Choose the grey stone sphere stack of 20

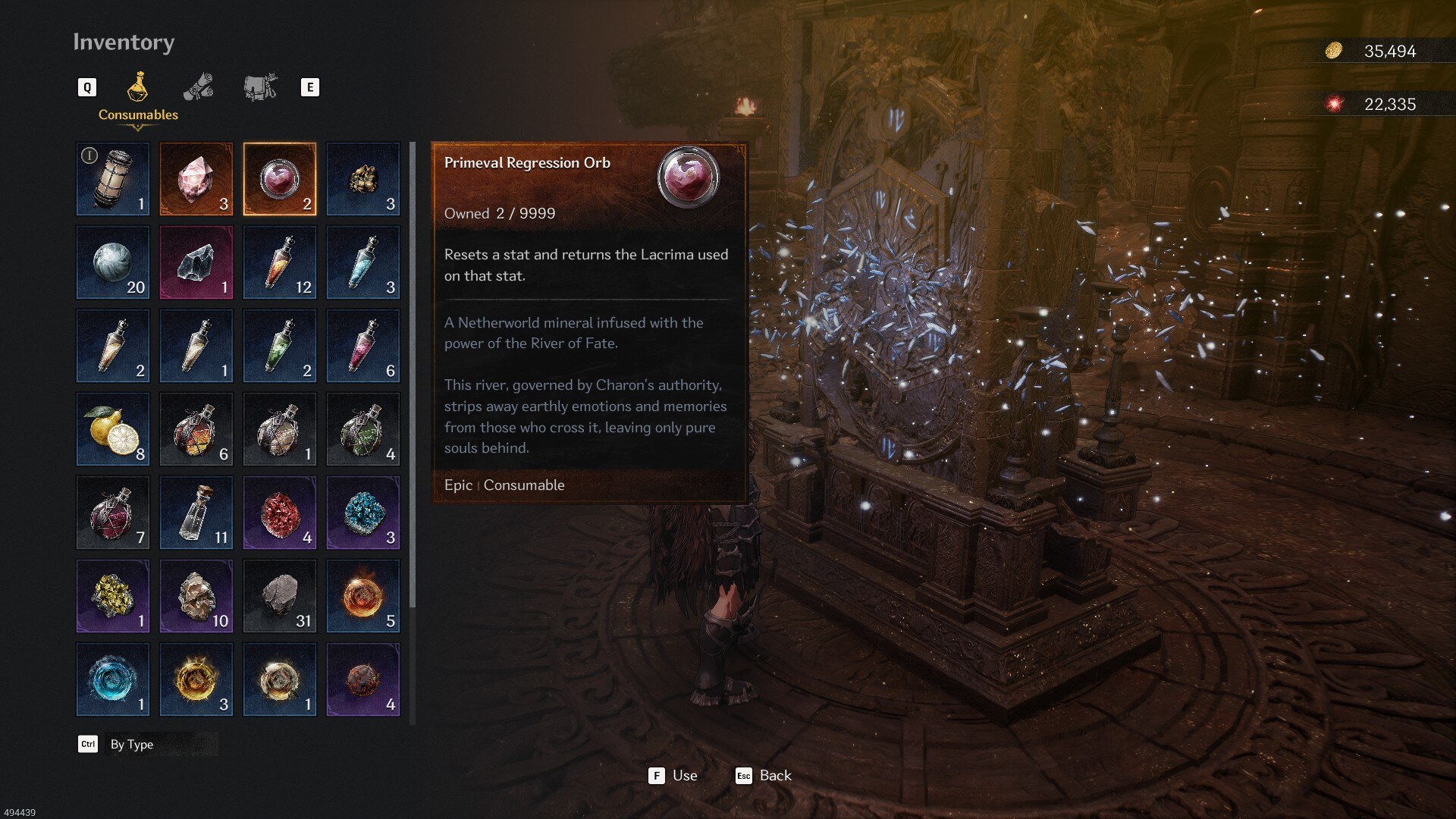click(x=113, y=262)
